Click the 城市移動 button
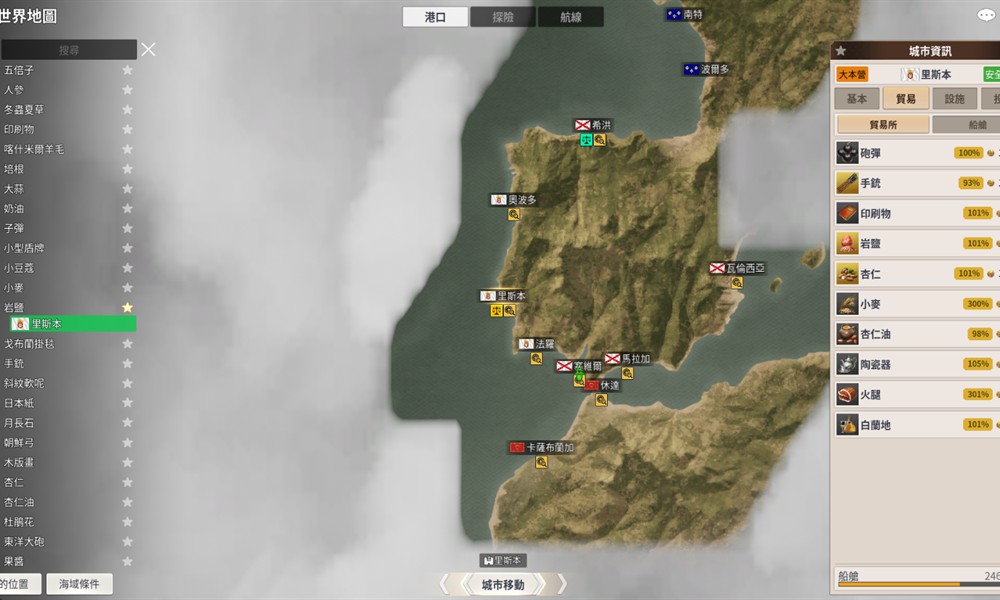 coord(502,585)
